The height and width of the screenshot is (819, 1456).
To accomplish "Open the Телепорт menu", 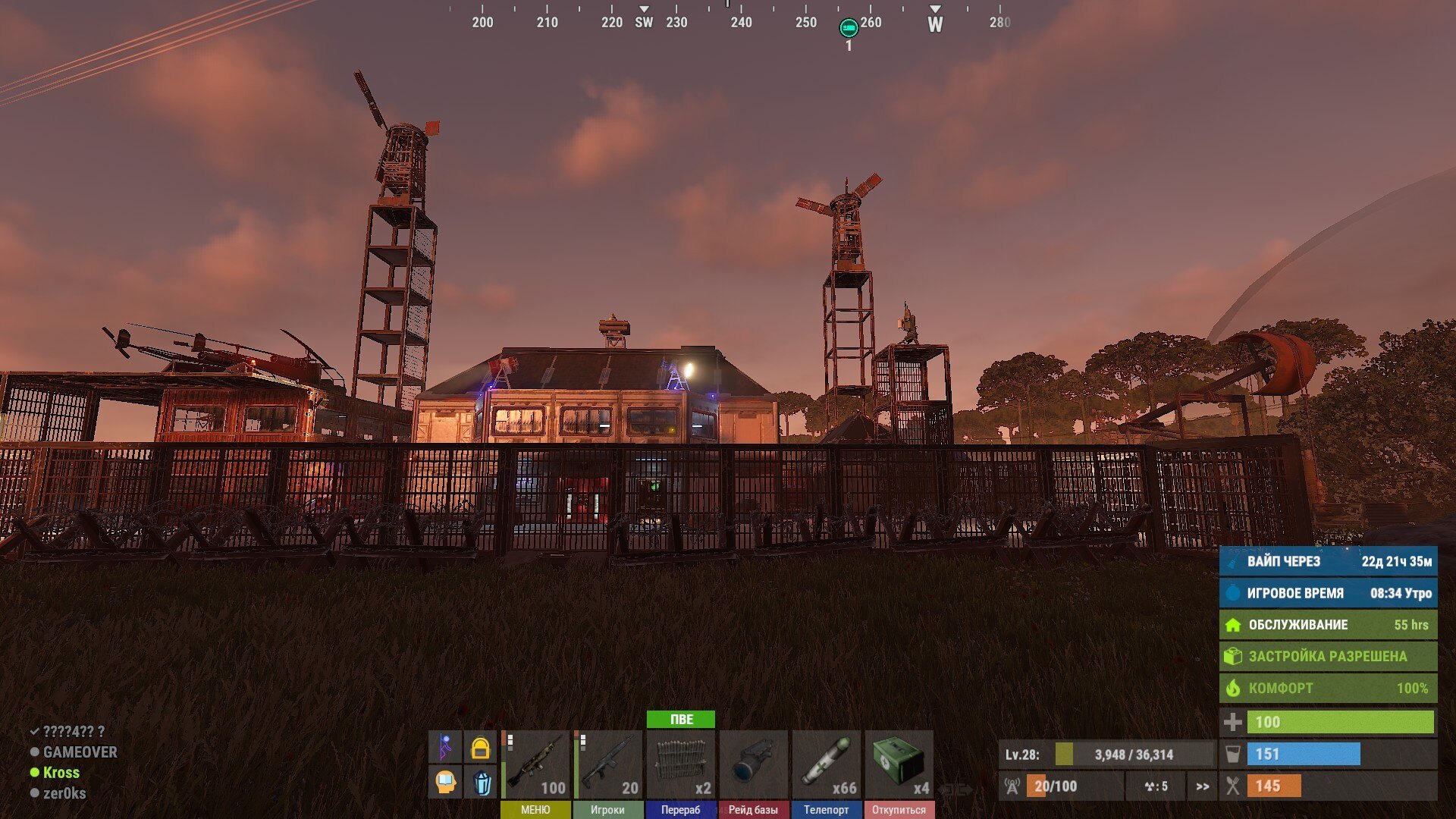I will tap(826, 810).
